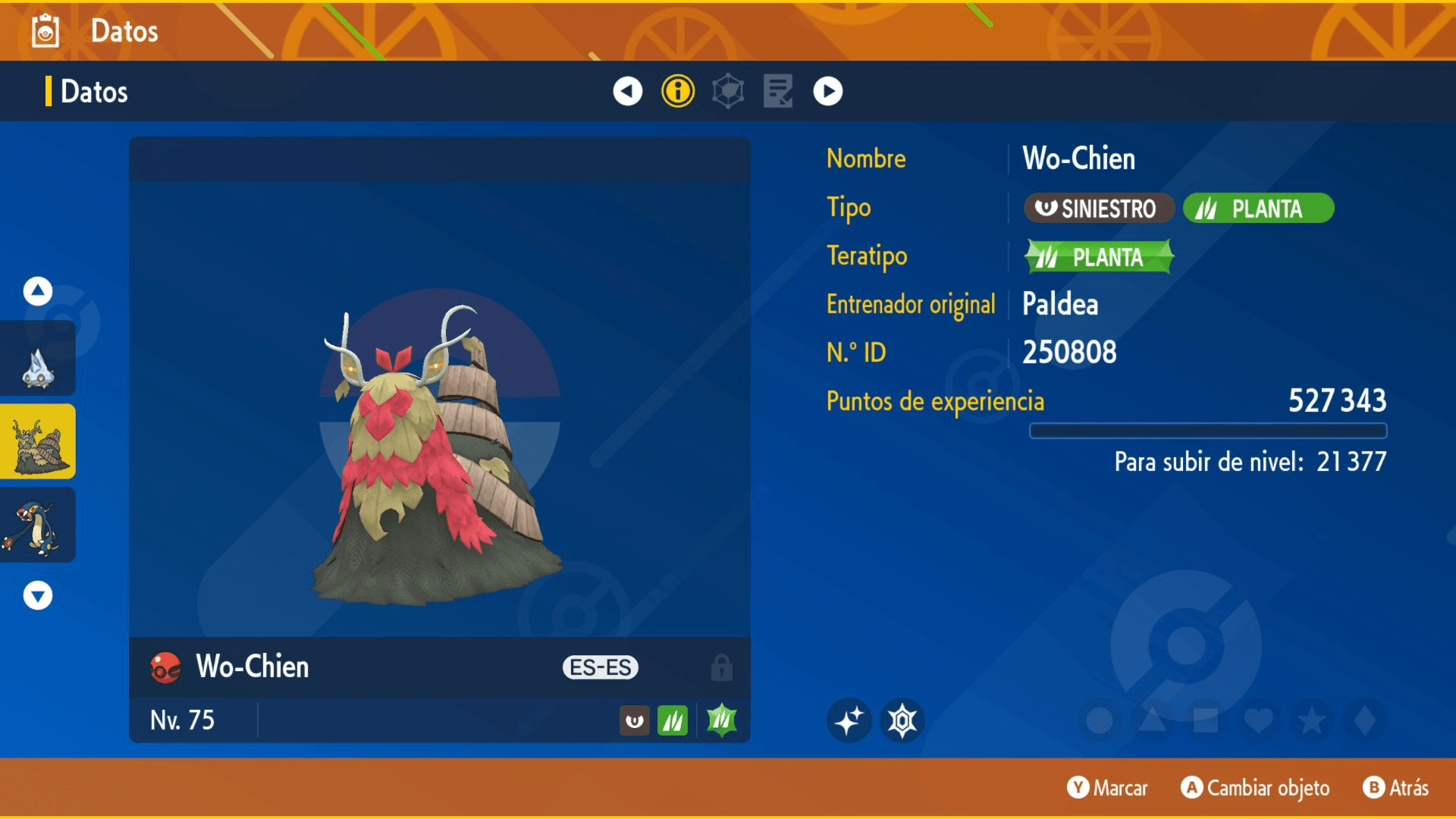Viewport: 1456px width, 819px height.
Task: Toggle the star marking
Action: pos(1312,720)
